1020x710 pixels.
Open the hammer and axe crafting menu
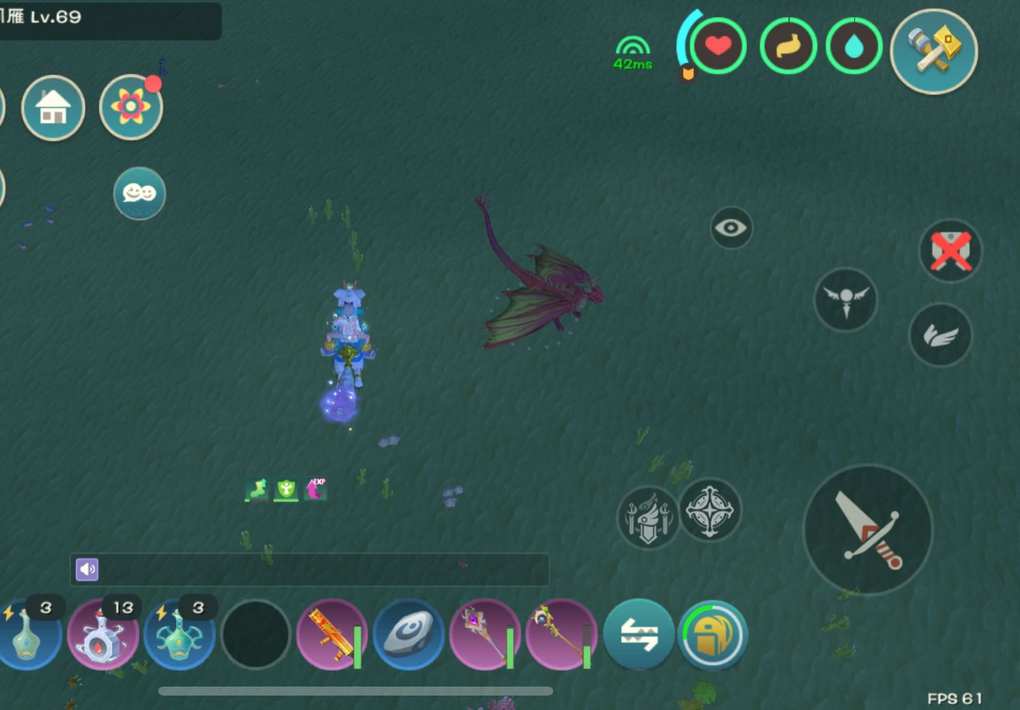click(933, 51)
